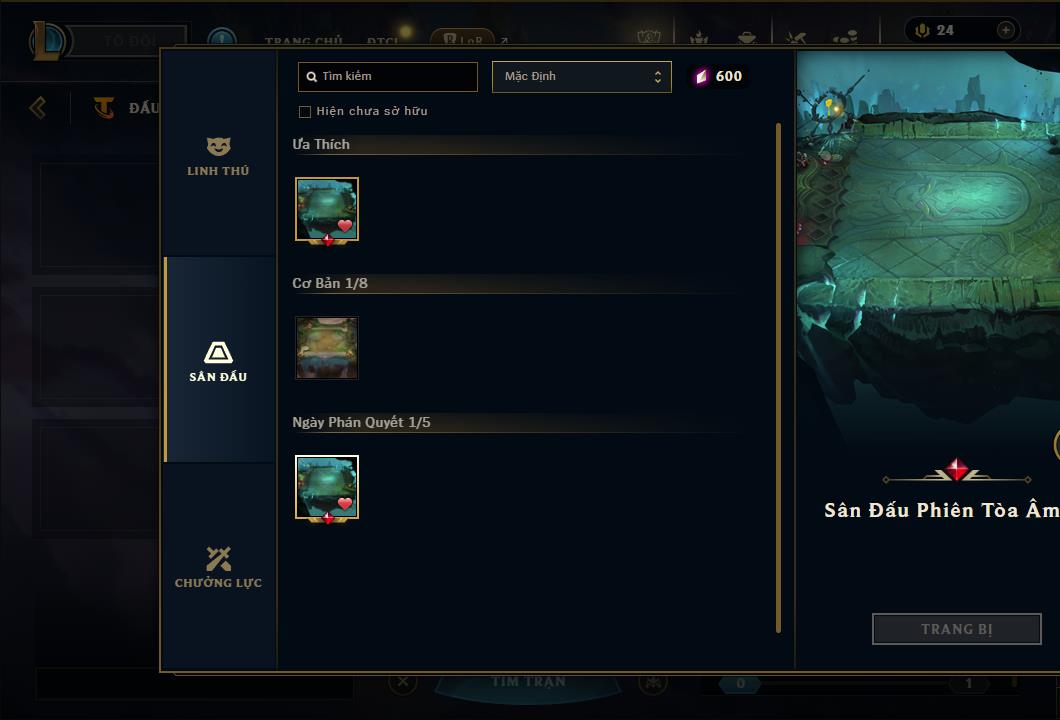This screenshot has height=720, width=1060.
Task: Toggle the Hiện chưa sở hữu checkbox
Action: (x=305, y=111)
